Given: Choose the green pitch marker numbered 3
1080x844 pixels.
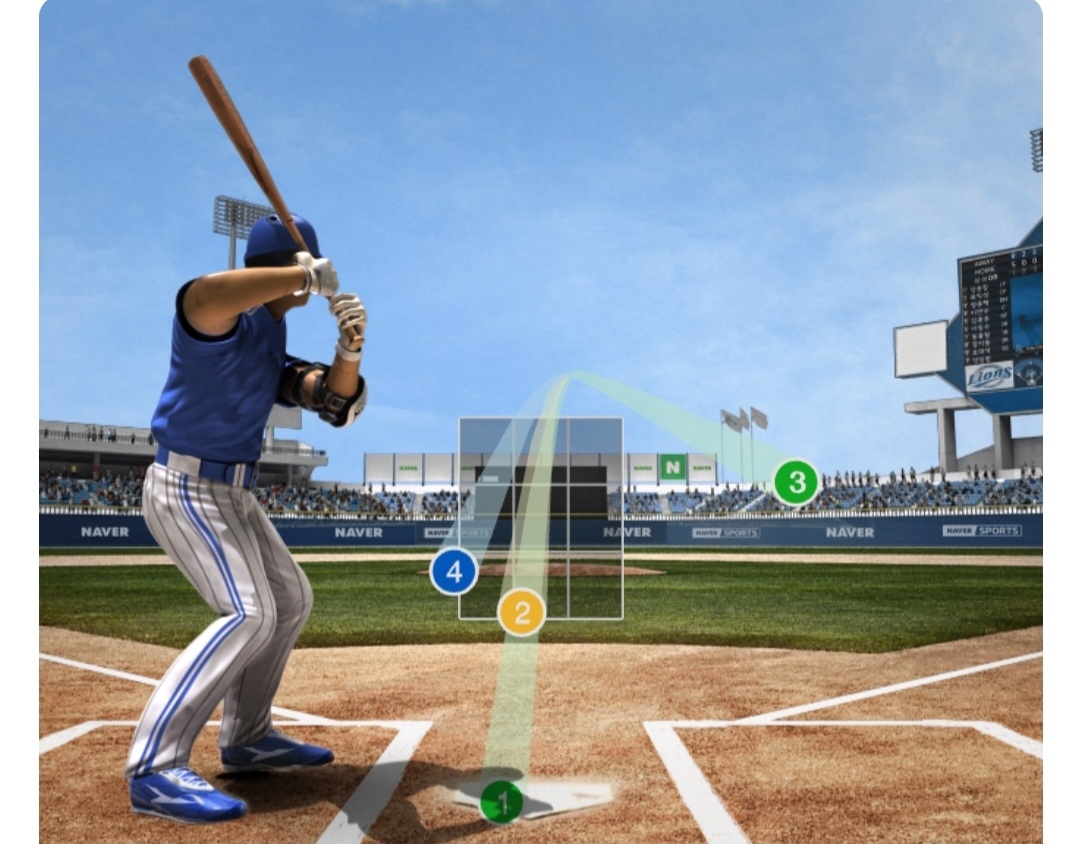Looking at the screenshot, I should click(x=796, y=483).
